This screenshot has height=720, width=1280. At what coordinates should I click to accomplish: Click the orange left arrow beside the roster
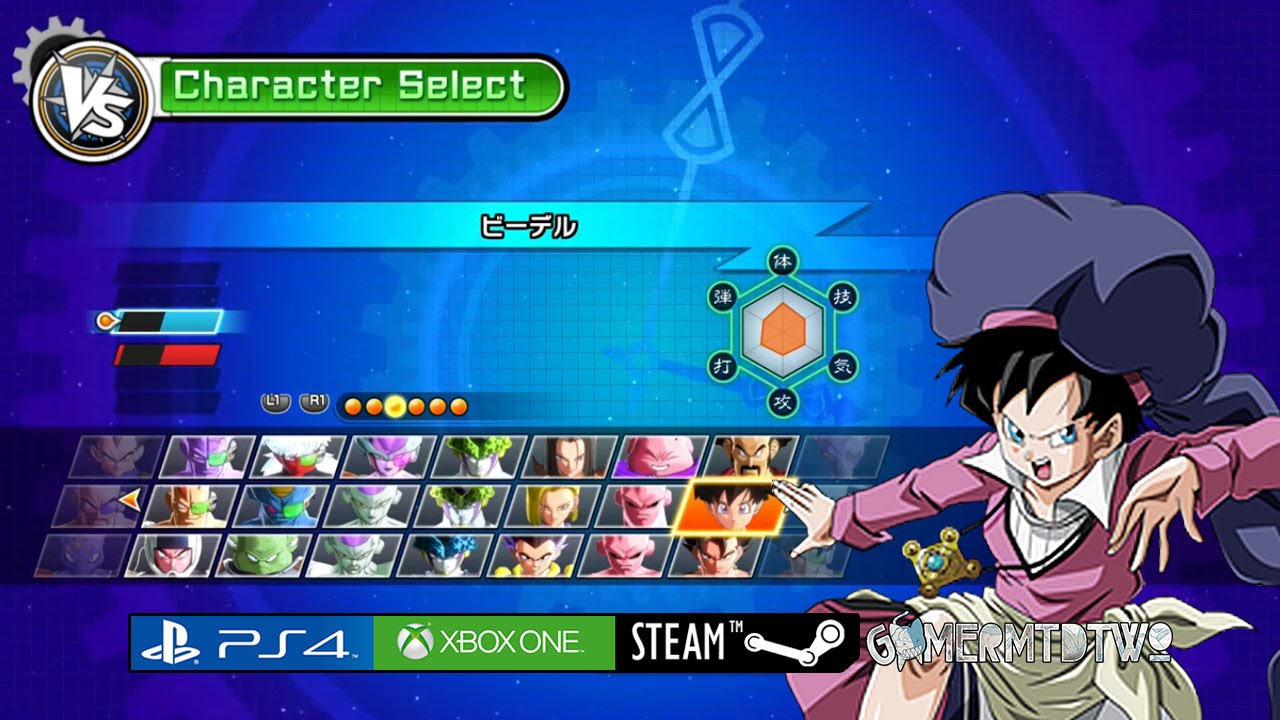pyautogui.click(x=128, y=494)
